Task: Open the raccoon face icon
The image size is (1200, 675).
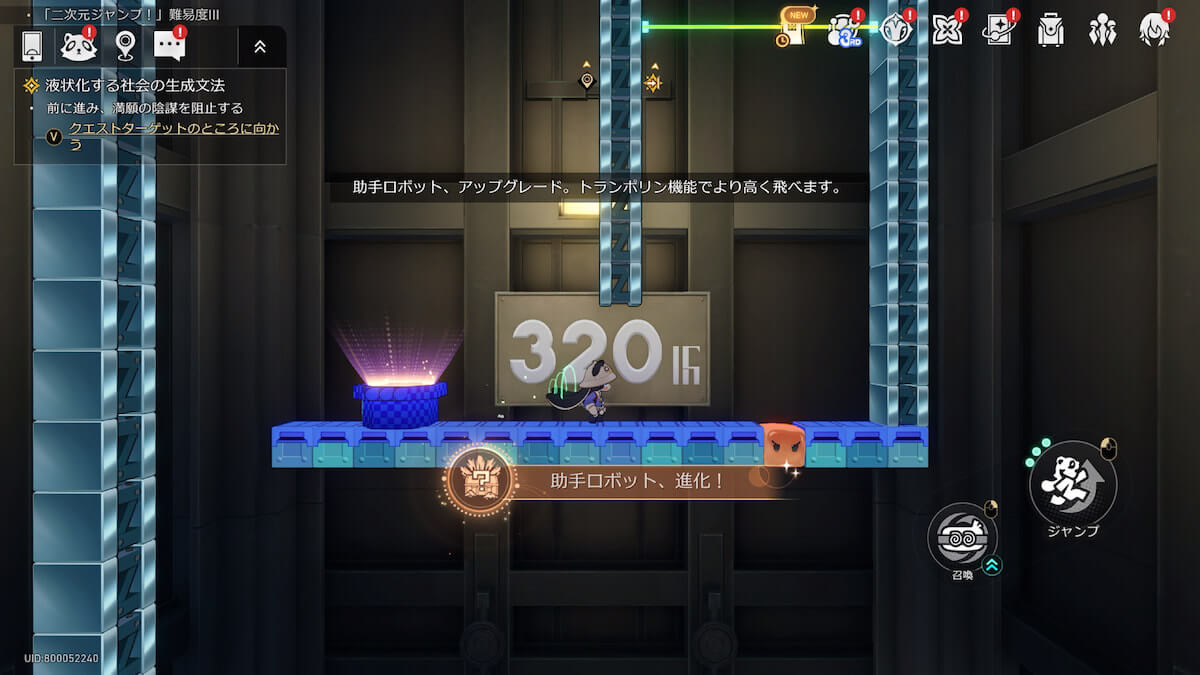Action: tap(78, 46)
